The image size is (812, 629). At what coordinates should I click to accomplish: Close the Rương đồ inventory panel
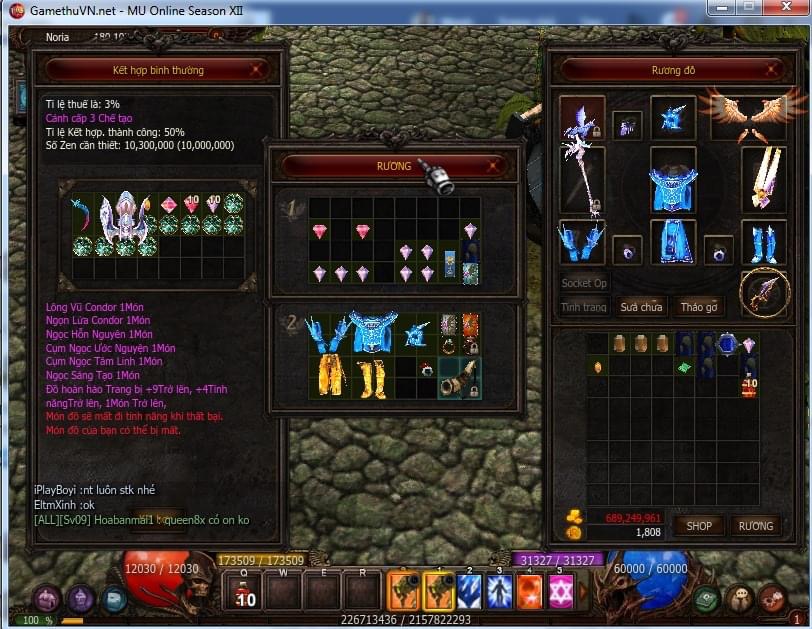click(770, 70)
